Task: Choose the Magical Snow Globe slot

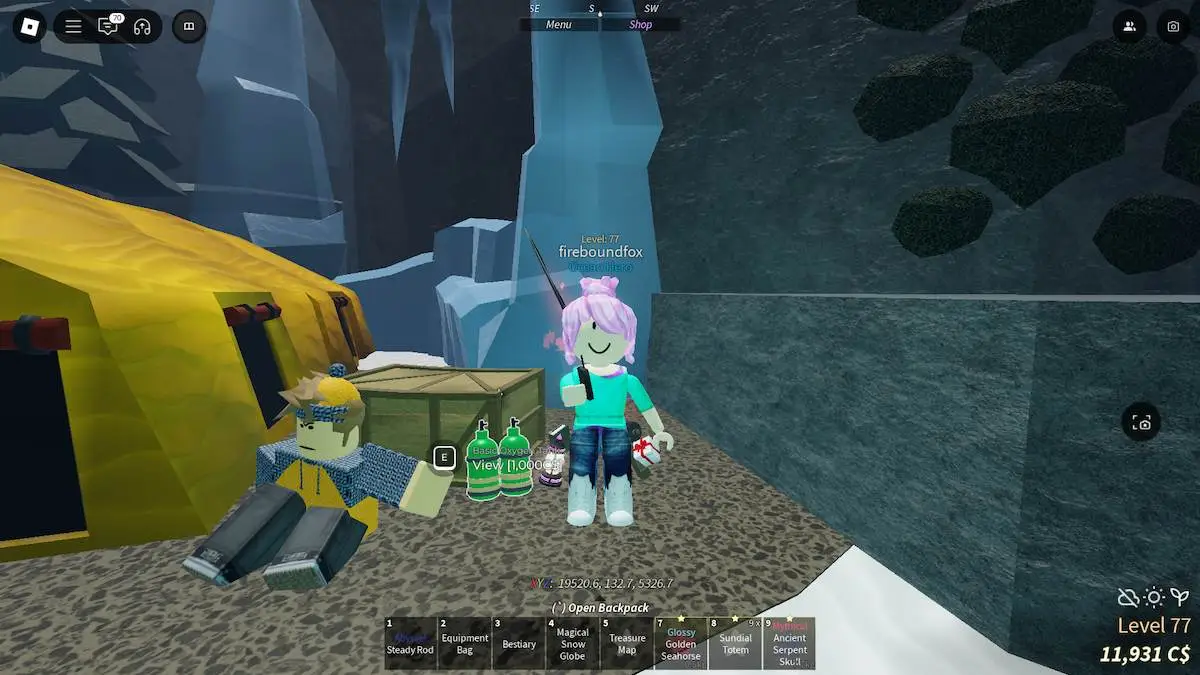Action: pos(572,643)
